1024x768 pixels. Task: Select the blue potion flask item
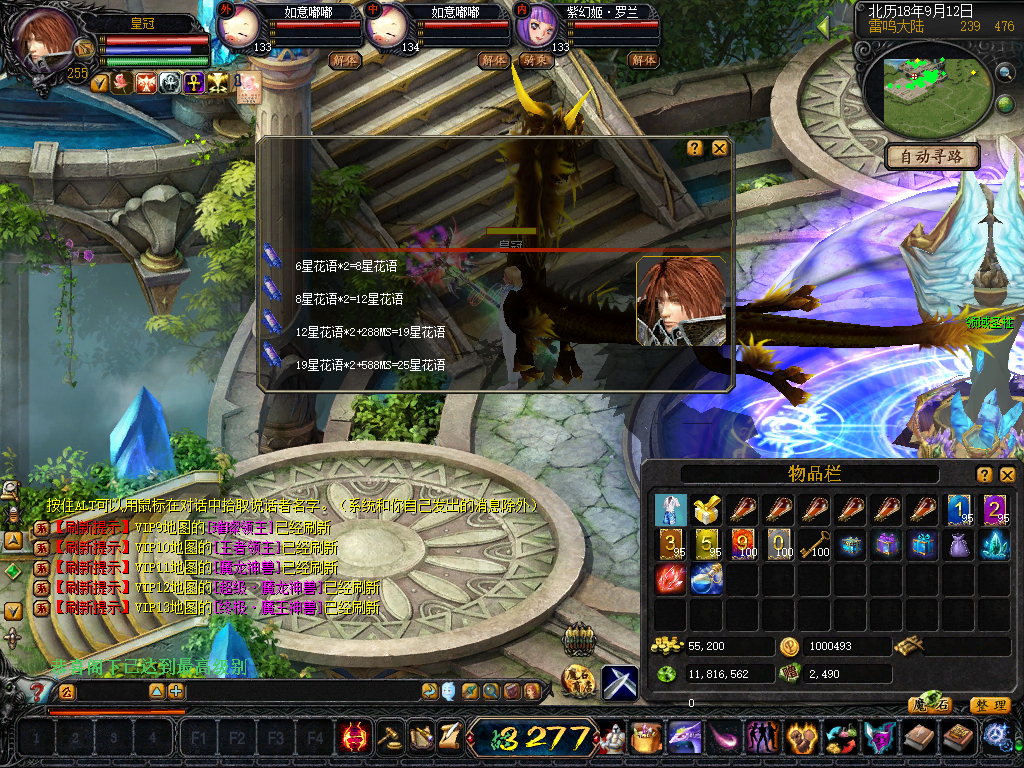pos(707,579)
